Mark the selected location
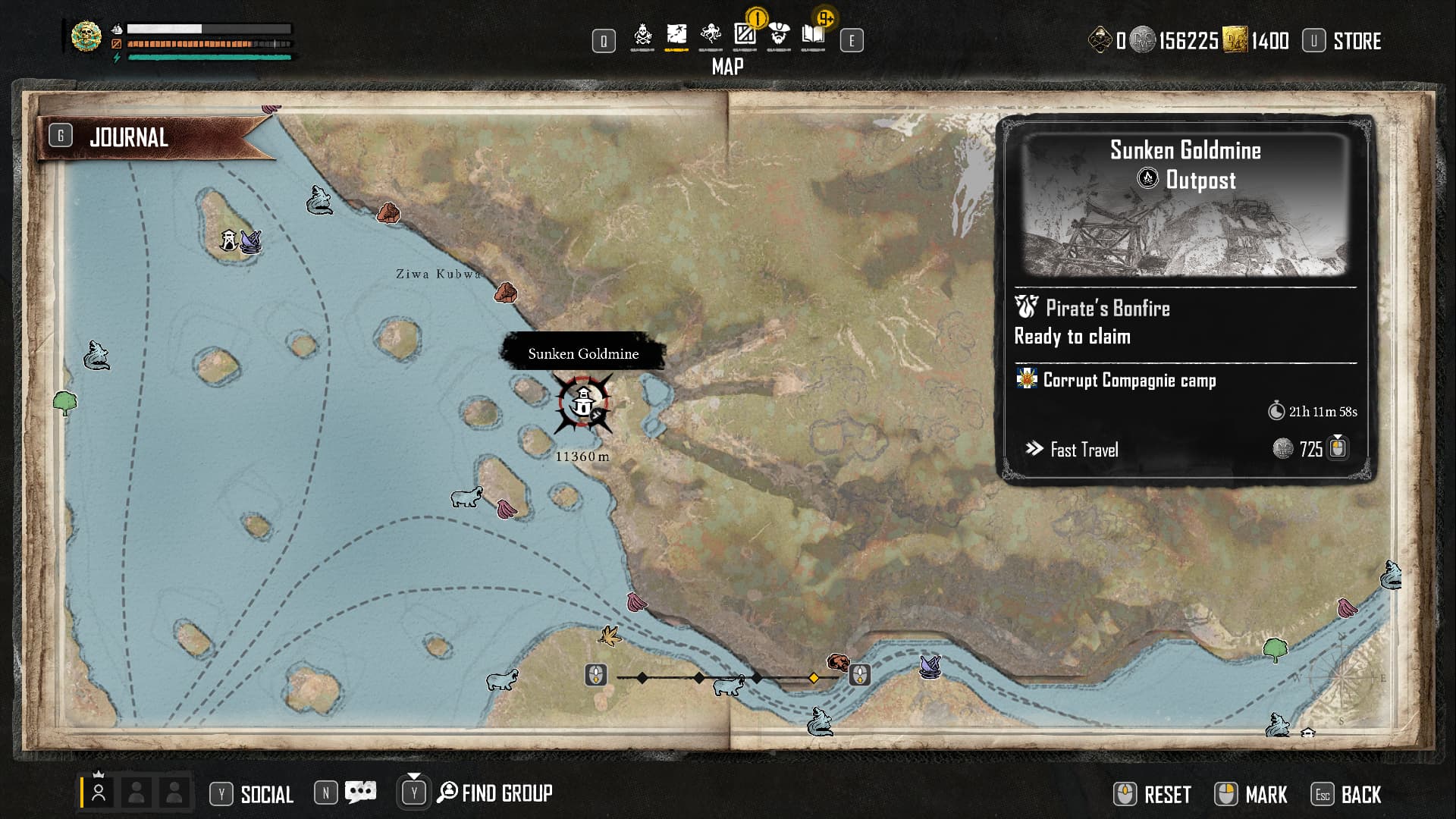 (1266, 795)
